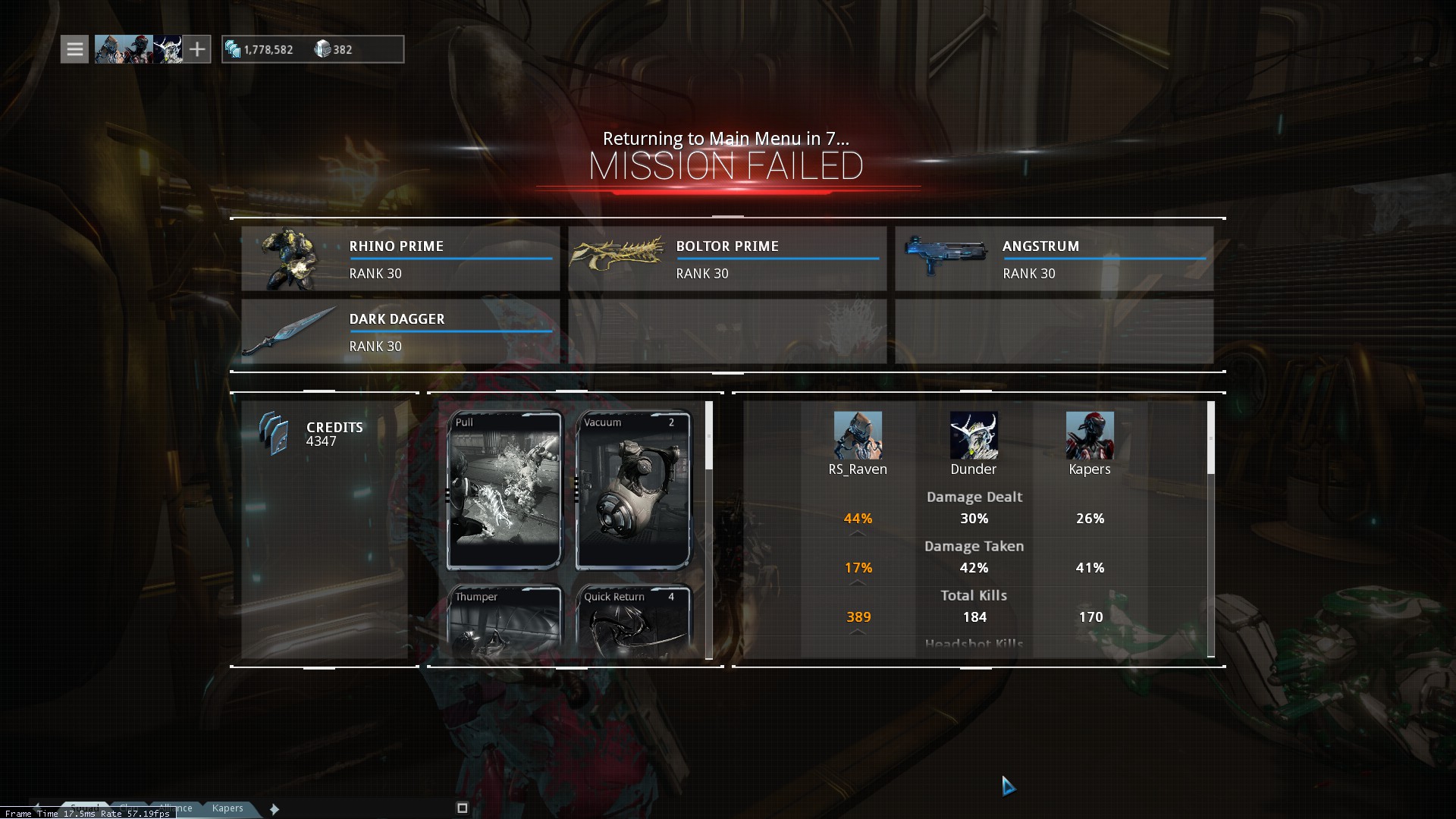The image size is (1456, 819).
Task: Inspect the Vacuum mod card
Action: (x=633, y=490)
